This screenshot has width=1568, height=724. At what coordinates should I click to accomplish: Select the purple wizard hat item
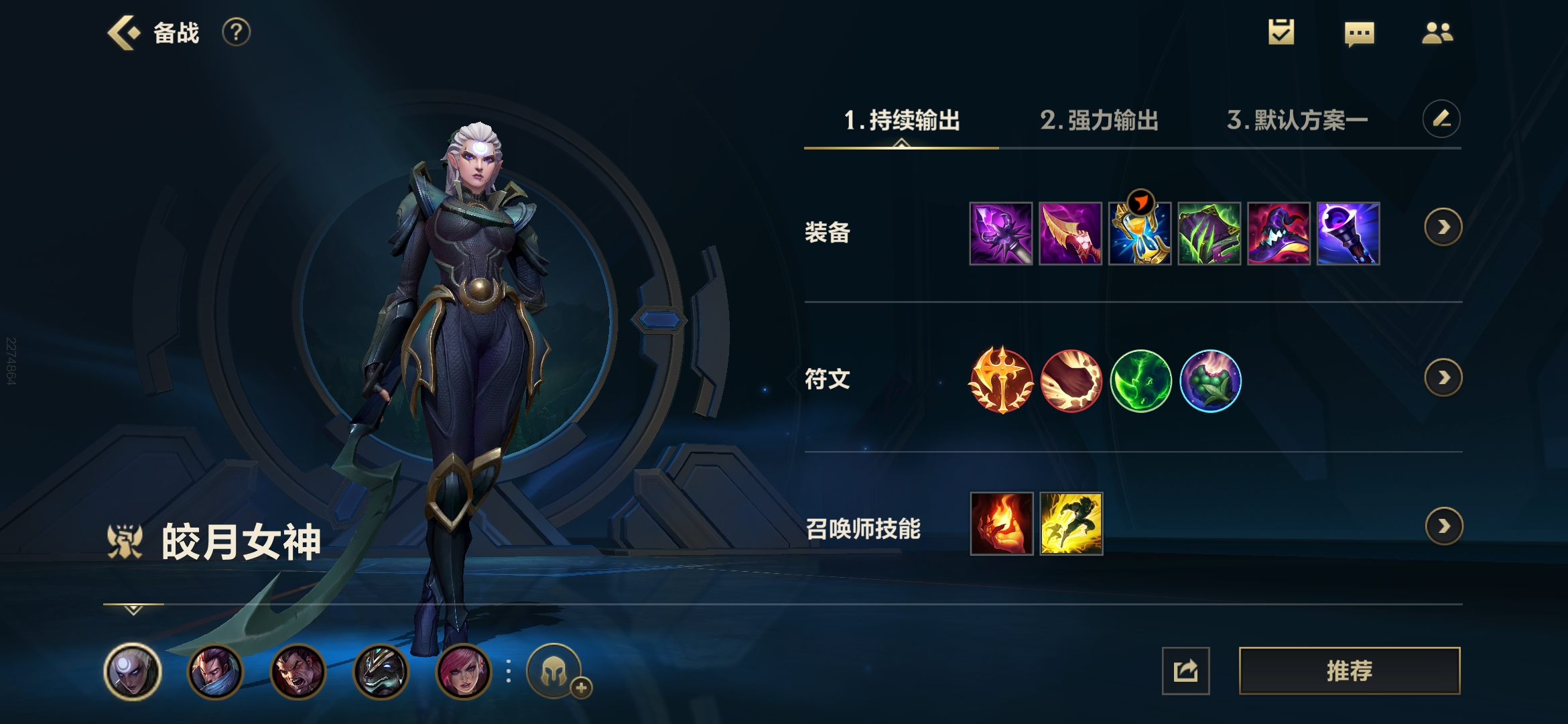(x=1279, y=234)
